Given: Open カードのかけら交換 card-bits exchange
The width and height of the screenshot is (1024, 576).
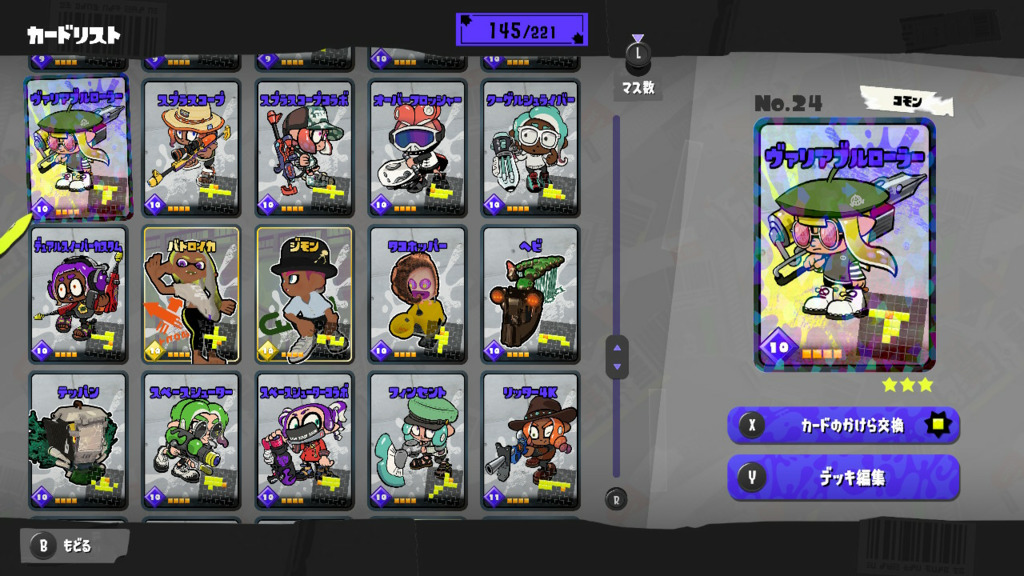Looking at the screenshot, I should point(843,425).
